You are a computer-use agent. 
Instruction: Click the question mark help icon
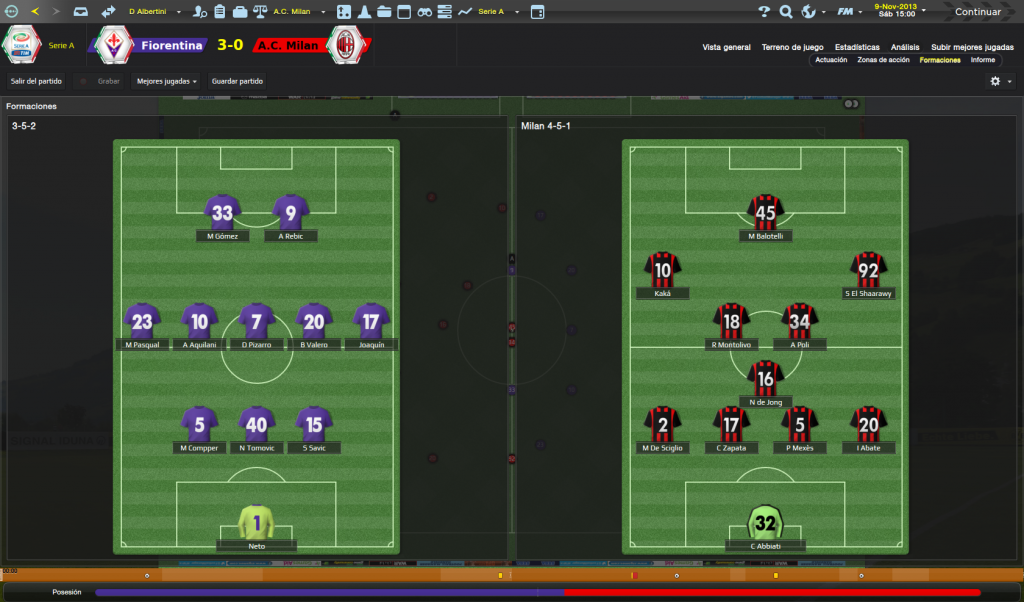[x=764, y=12]
